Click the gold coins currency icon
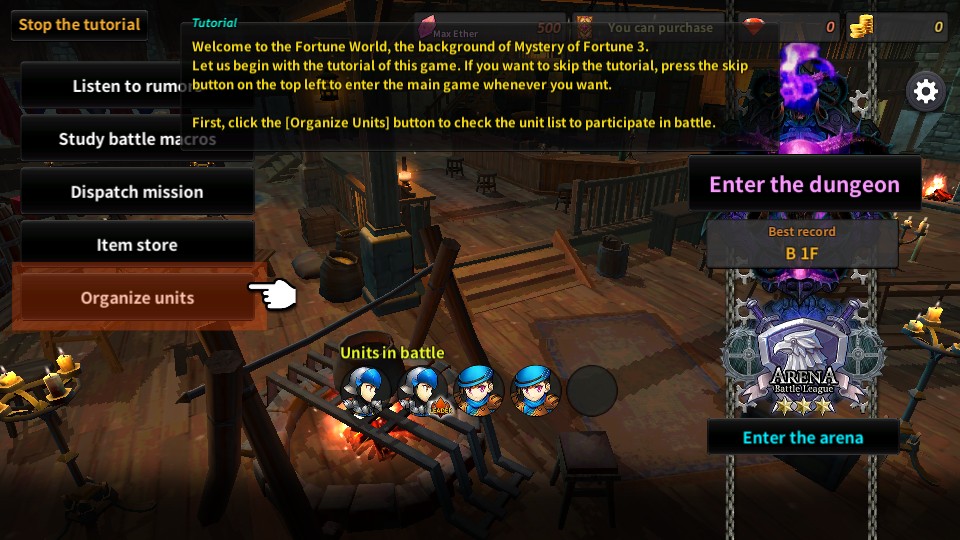 click(861, 27)
